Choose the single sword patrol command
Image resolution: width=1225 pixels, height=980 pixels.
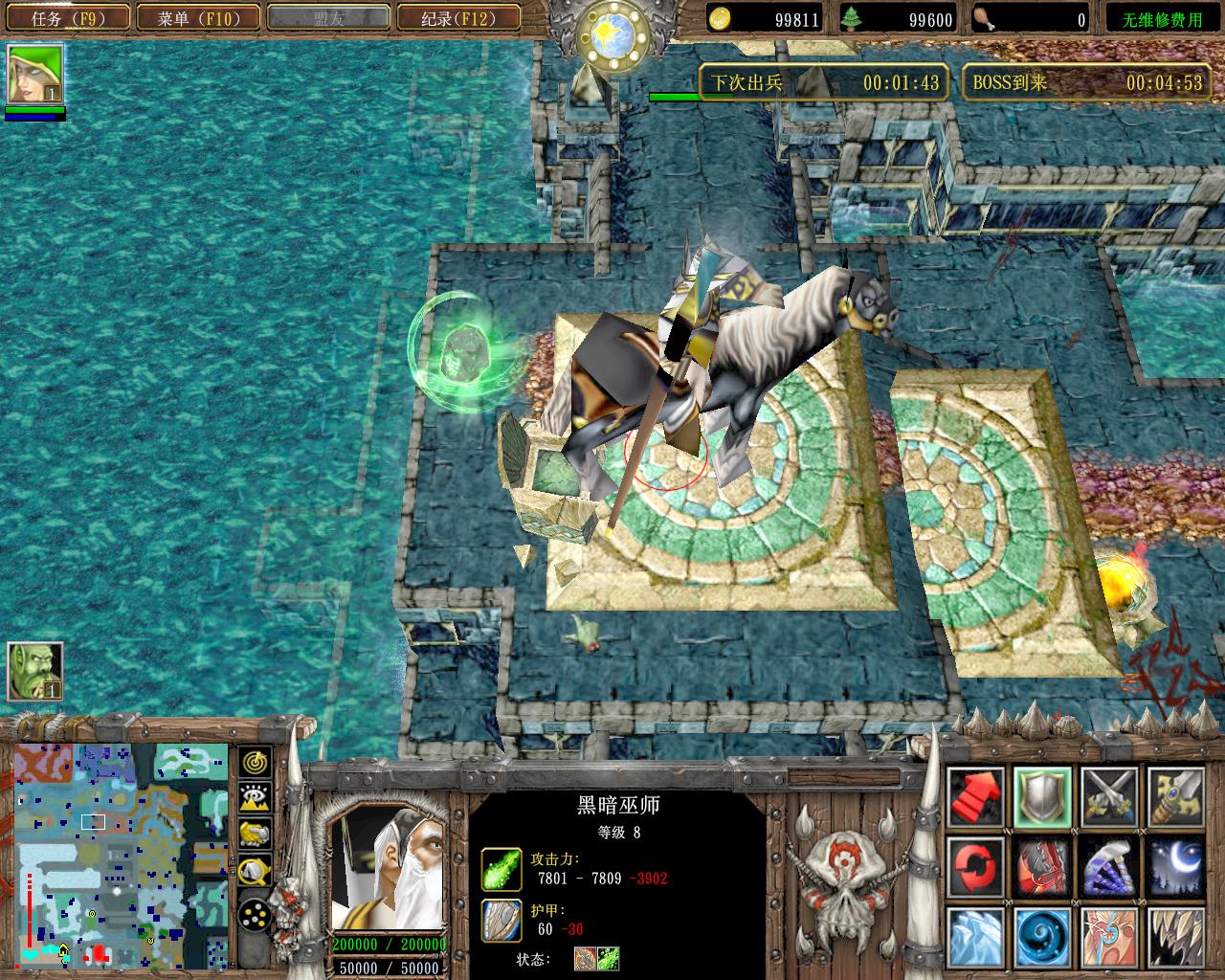click(1175, 795)
